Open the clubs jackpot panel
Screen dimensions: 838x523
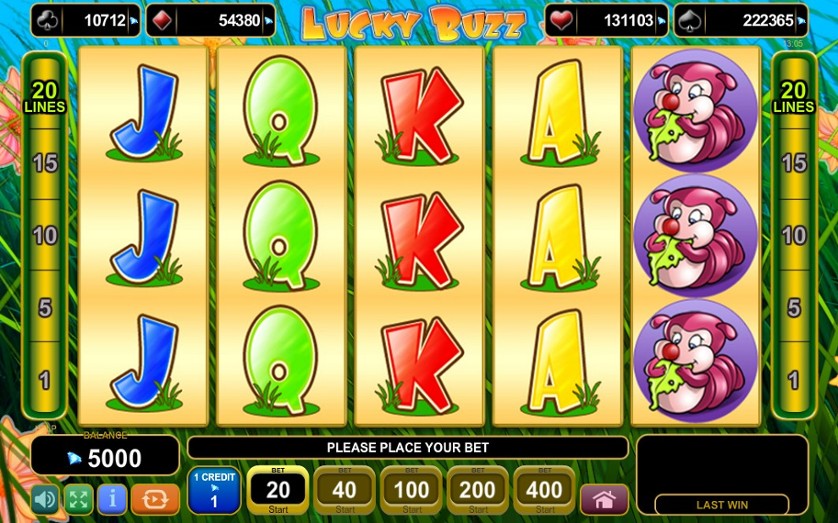tap(85, 20)
